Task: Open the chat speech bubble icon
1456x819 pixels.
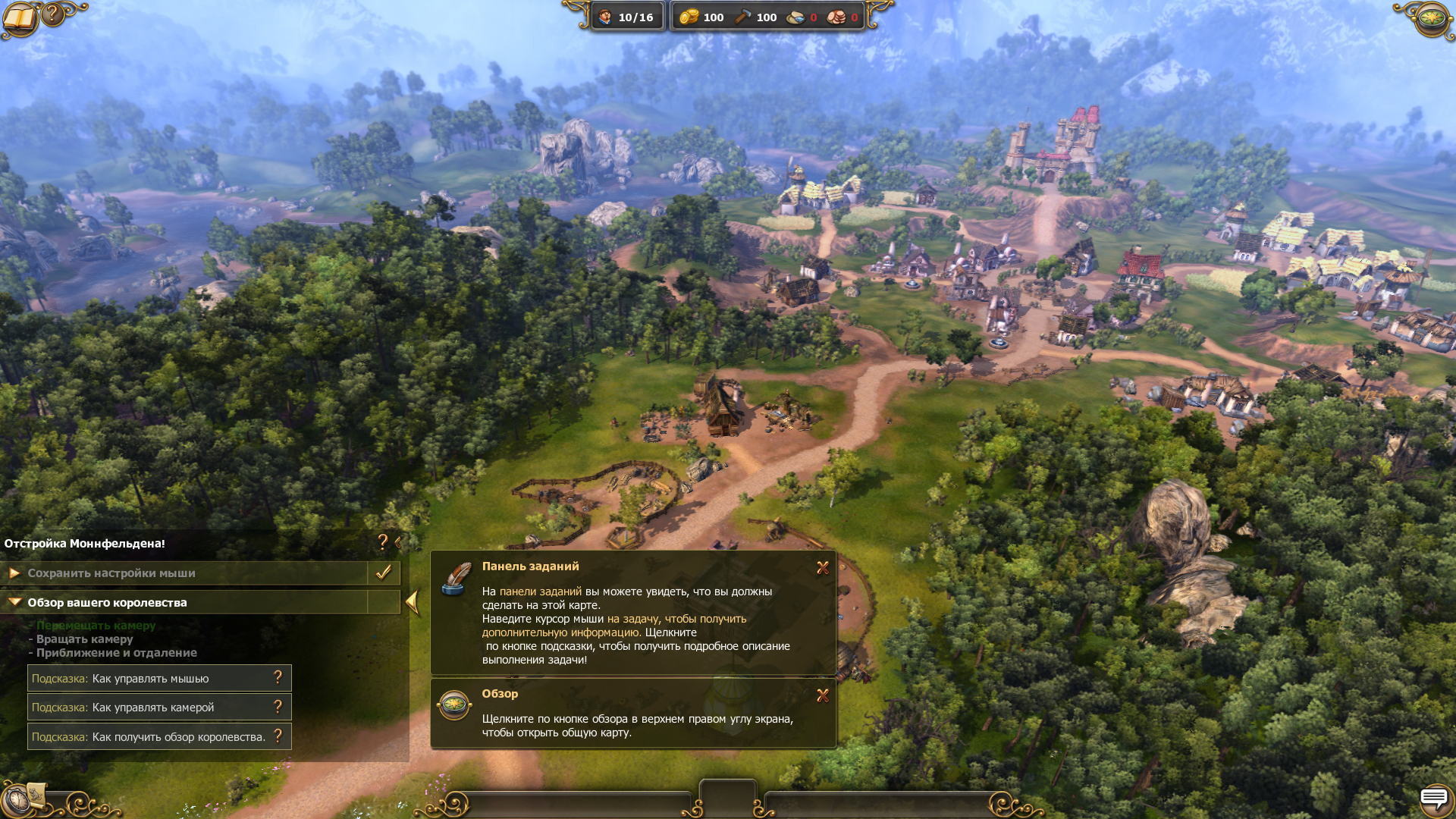Action: click(x=1433, y=798)
